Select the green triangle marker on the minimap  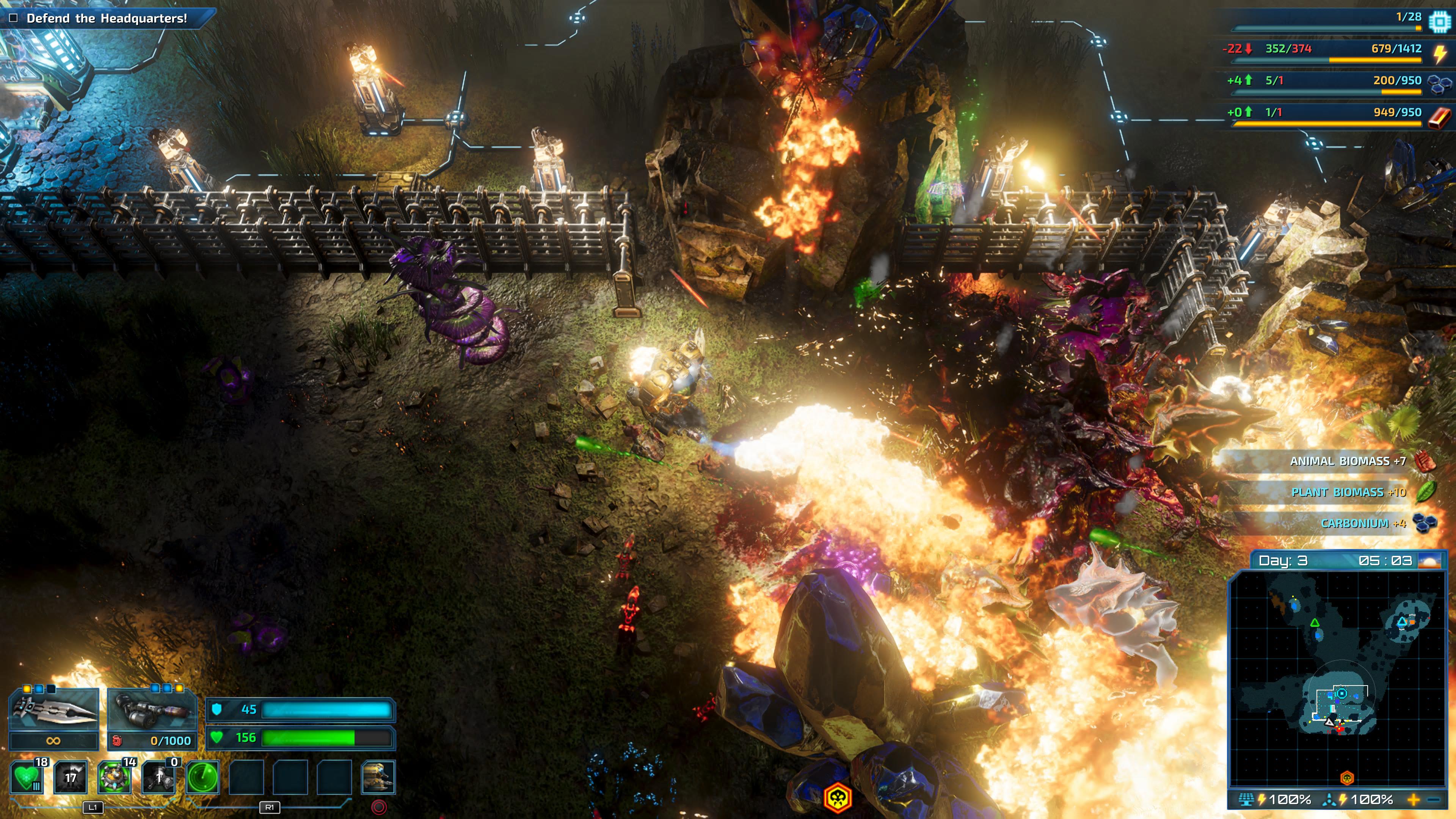1315,623
